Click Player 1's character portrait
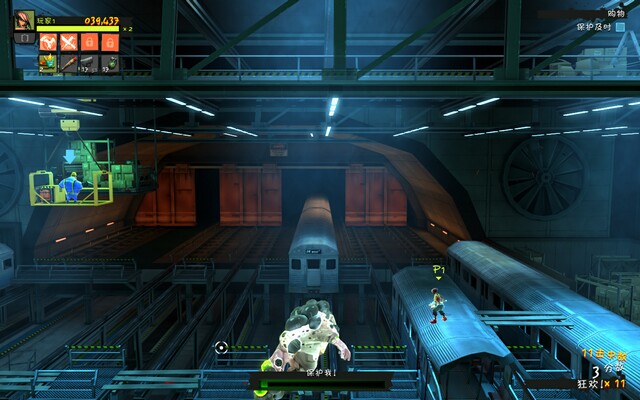Image resolution: width=640 pixels, height=400 pixels. click(x=24, y=21)
